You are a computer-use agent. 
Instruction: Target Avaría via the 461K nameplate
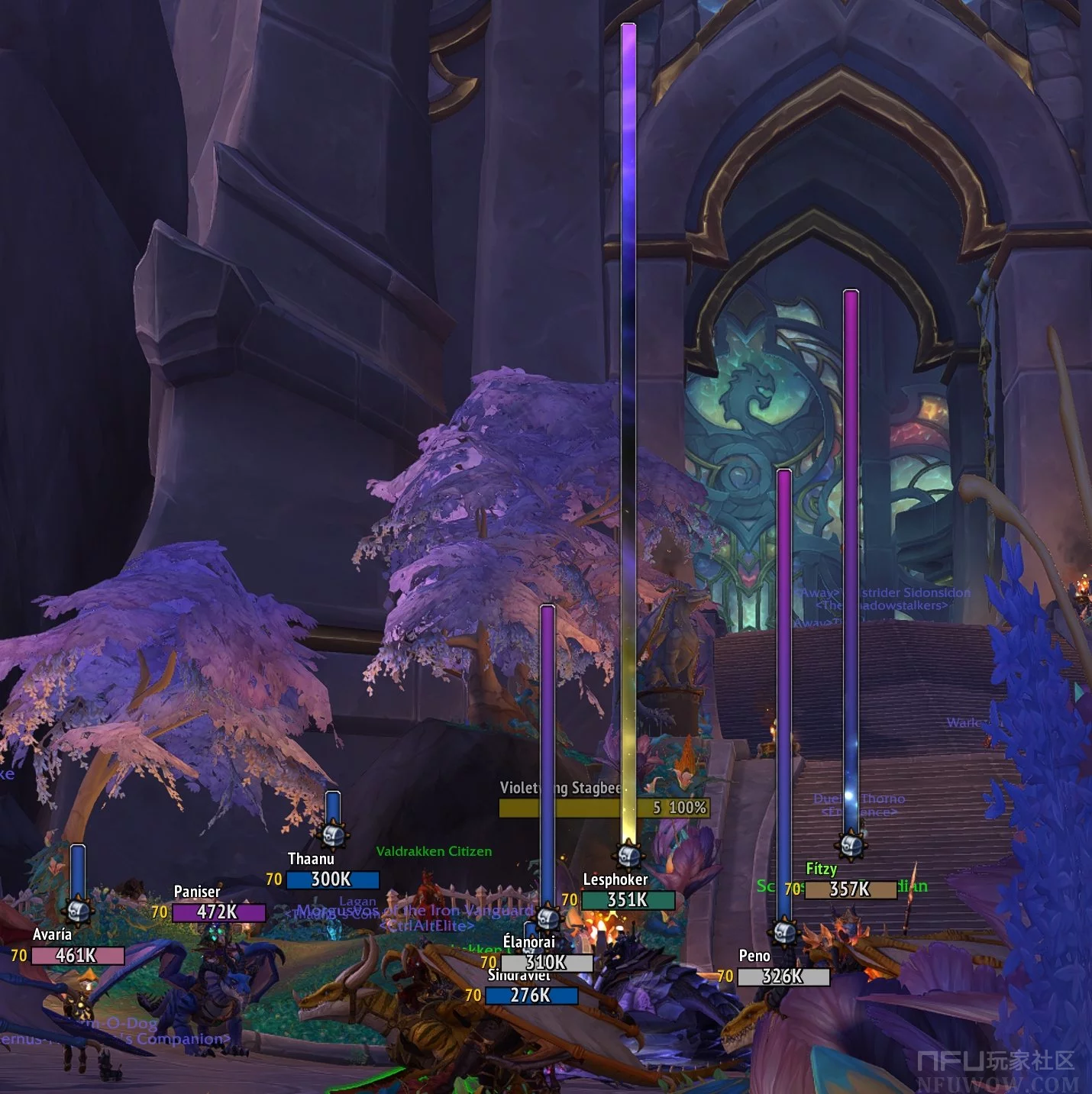click(77, 955)
